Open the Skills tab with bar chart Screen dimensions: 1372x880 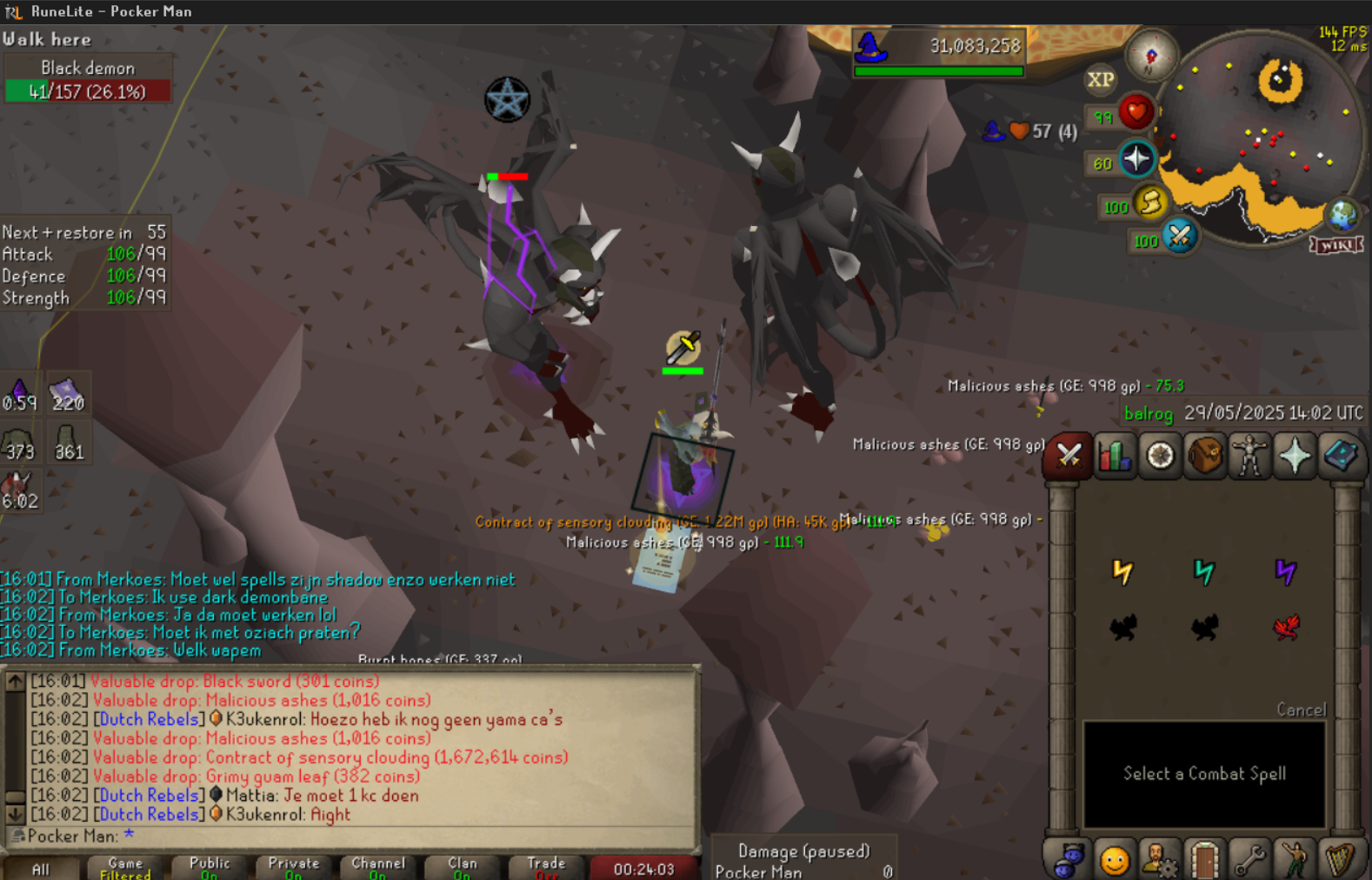click(x=1114, y=455)
